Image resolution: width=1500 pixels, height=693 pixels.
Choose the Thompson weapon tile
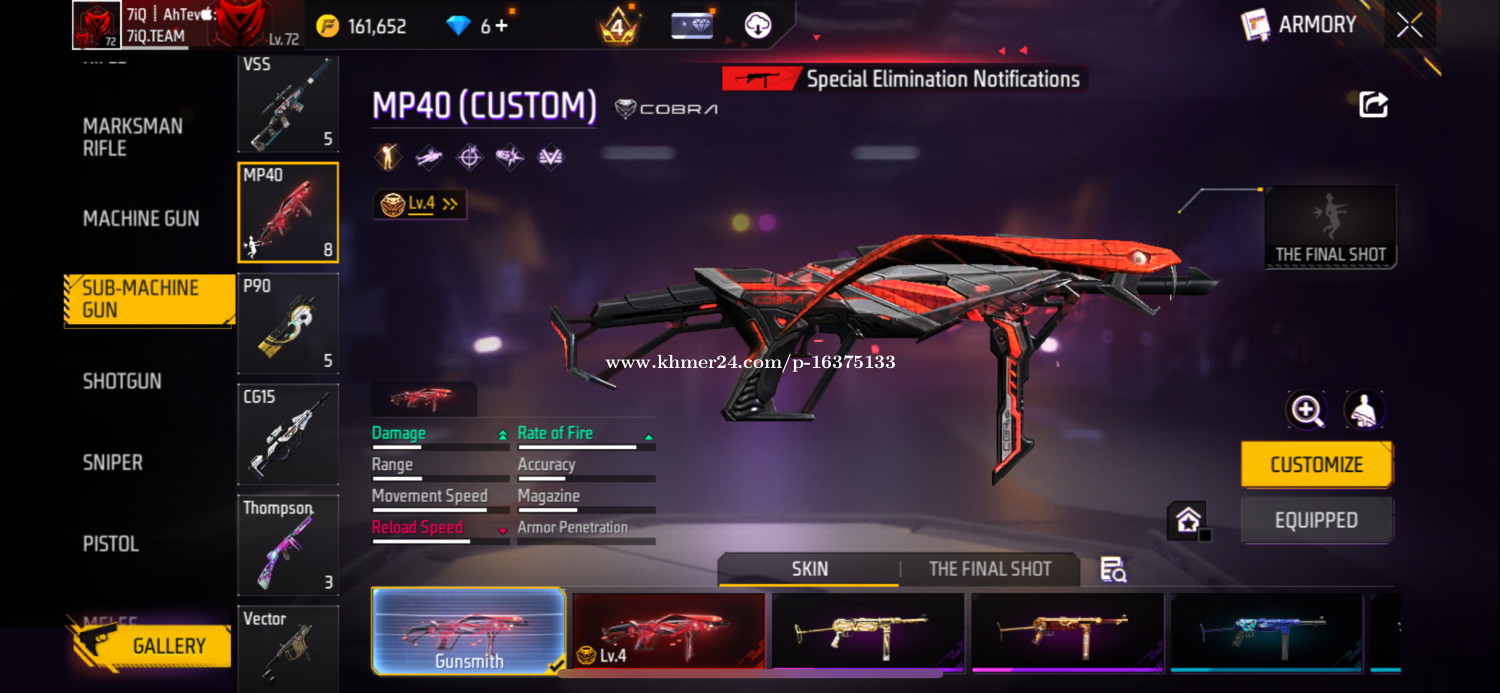(x=288, y=544)
